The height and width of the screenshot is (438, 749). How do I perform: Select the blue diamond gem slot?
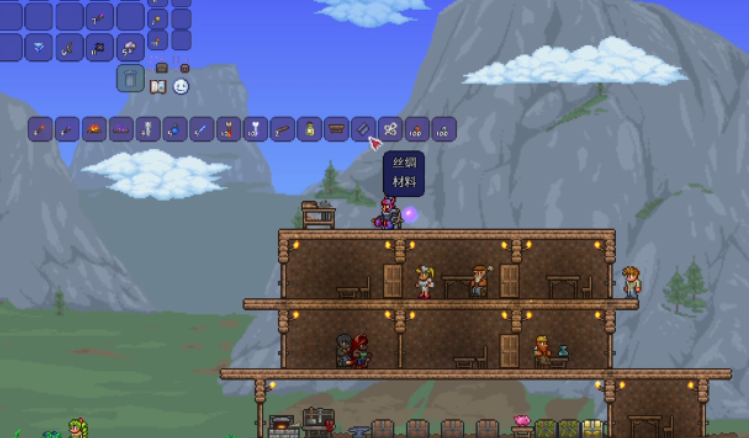tap(39, 47)
